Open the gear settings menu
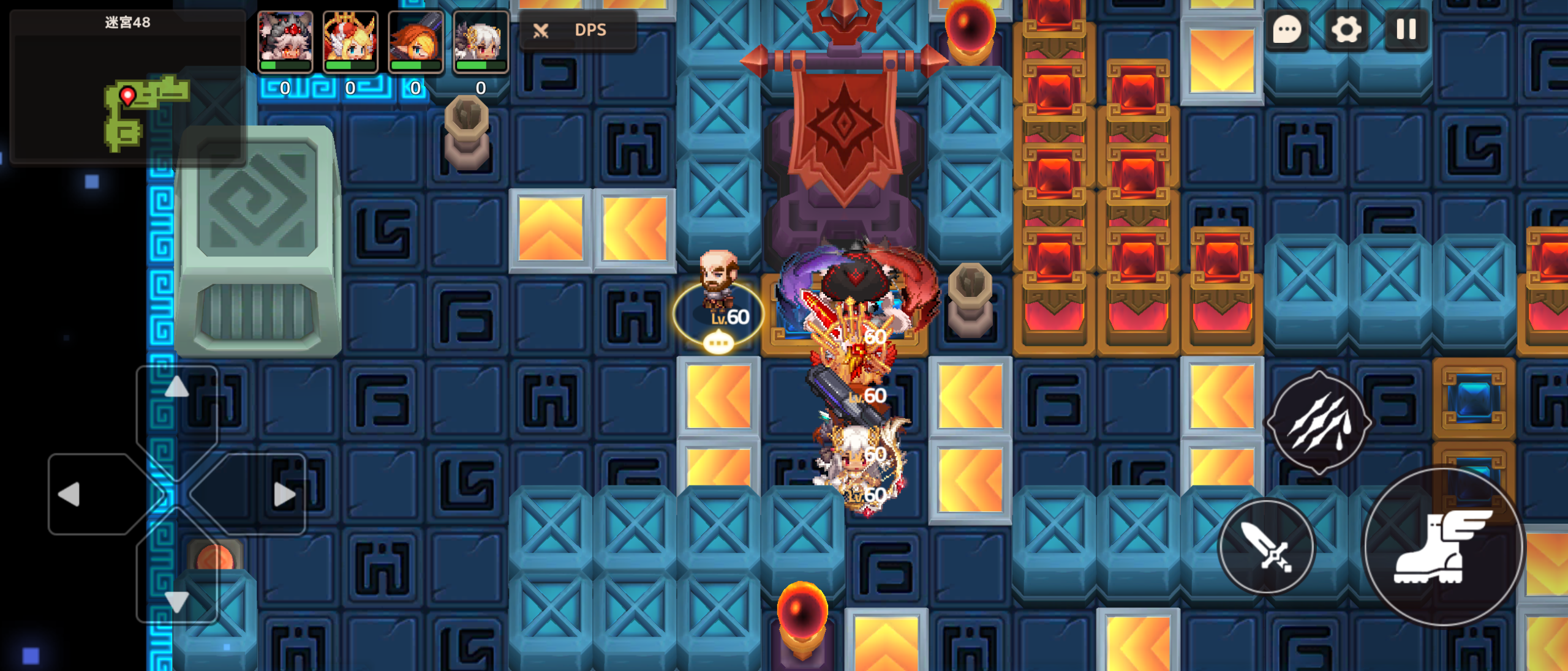This screenshot has height=671, width=1568. pos(1346,29)
